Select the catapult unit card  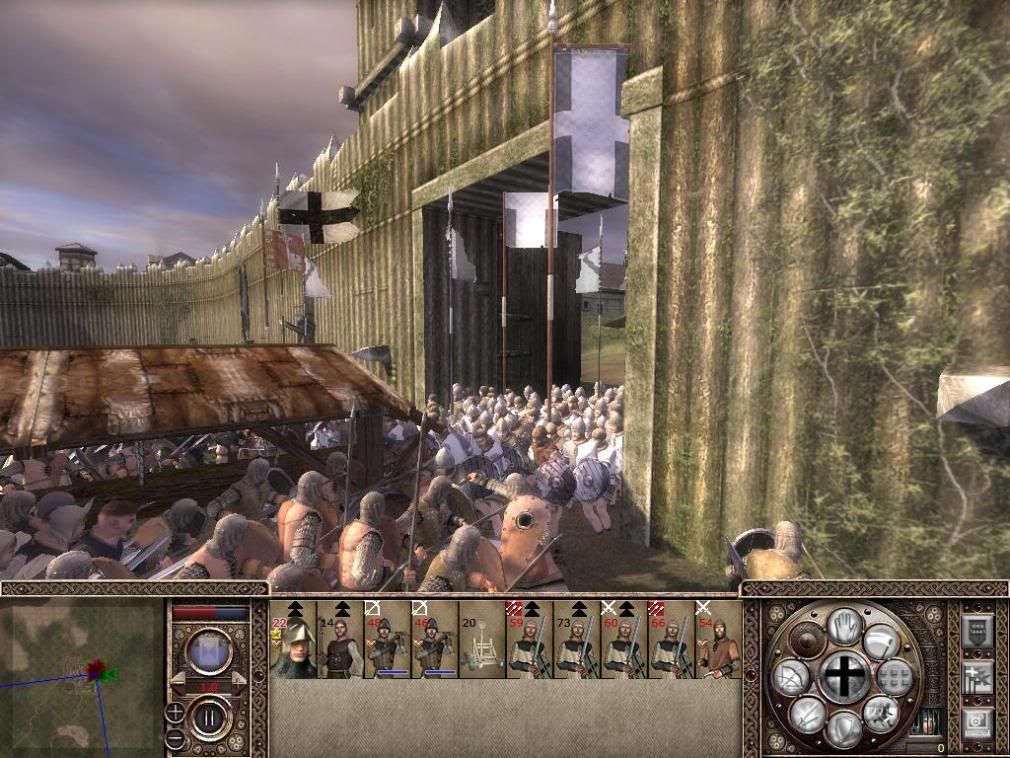[x=482, y=641]
